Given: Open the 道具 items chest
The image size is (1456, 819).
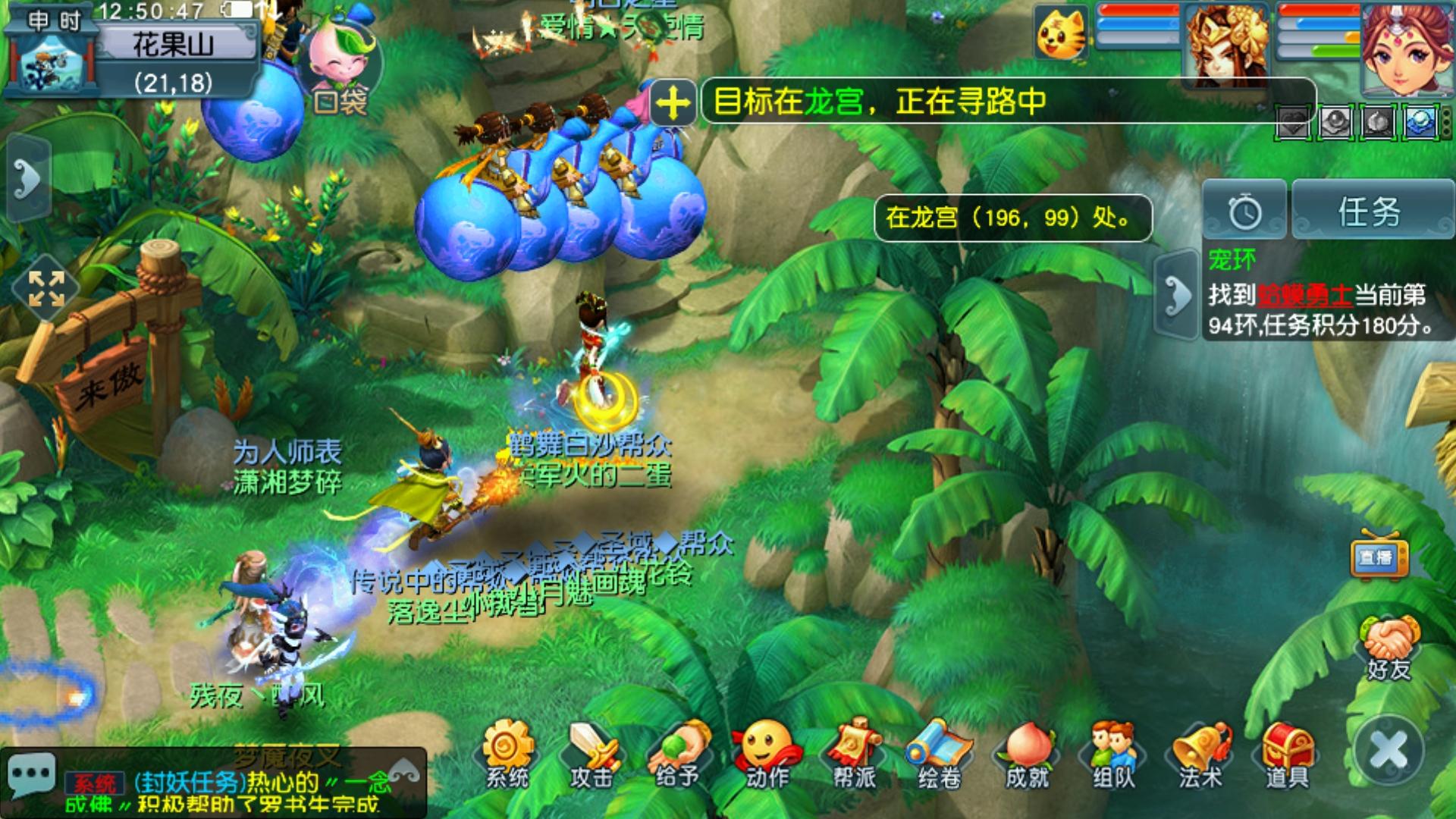Looking at the screenshot, I should pyautogui.click(x=1287, y=754).
